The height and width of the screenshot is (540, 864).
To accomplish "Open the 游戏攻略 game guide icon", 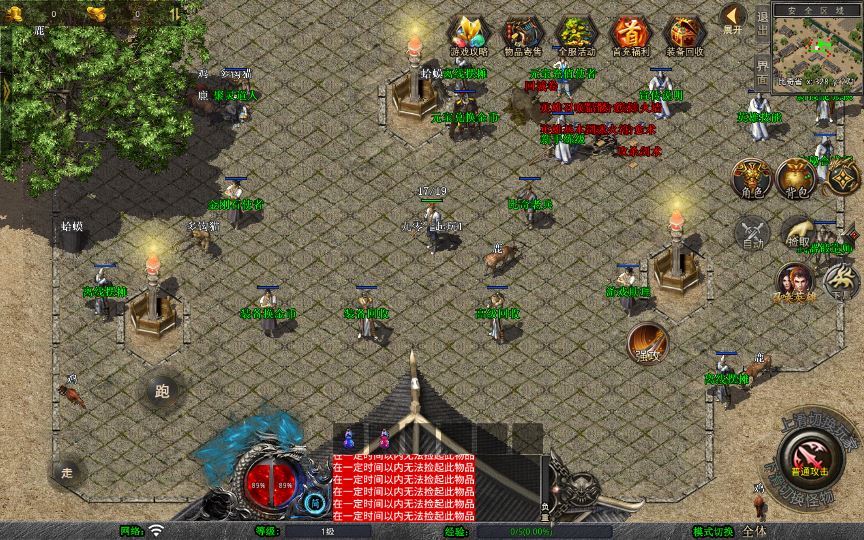I will (469, 34).
